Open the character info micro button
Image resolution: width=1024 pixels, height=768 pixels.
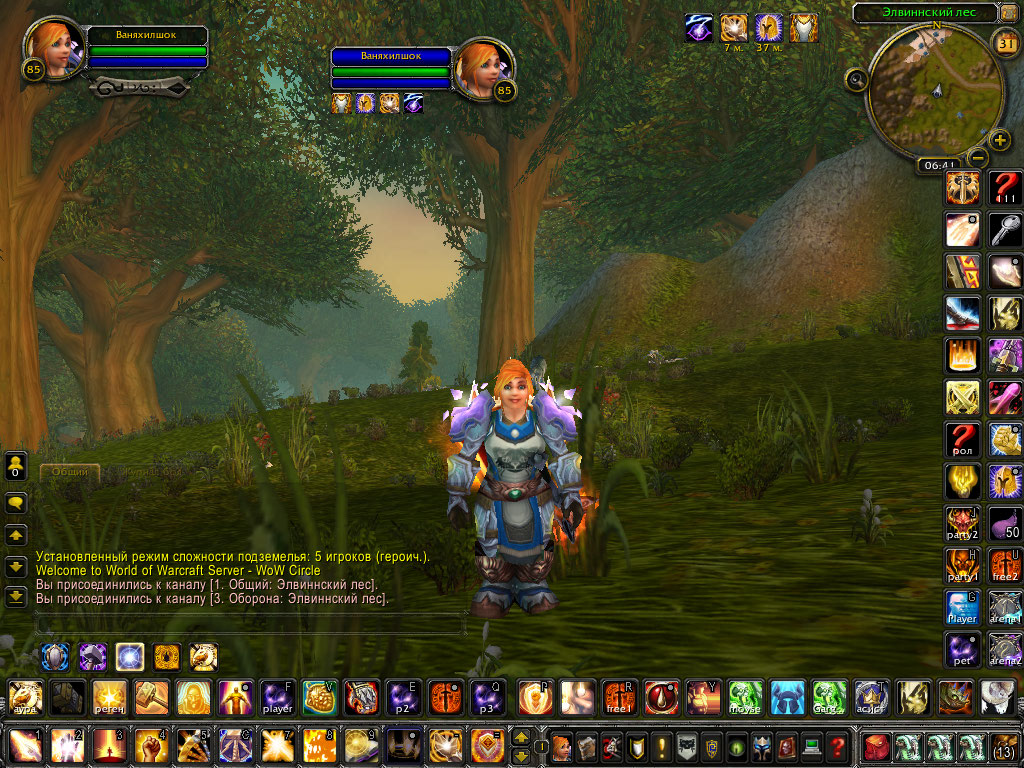click(x=562, y=746)
